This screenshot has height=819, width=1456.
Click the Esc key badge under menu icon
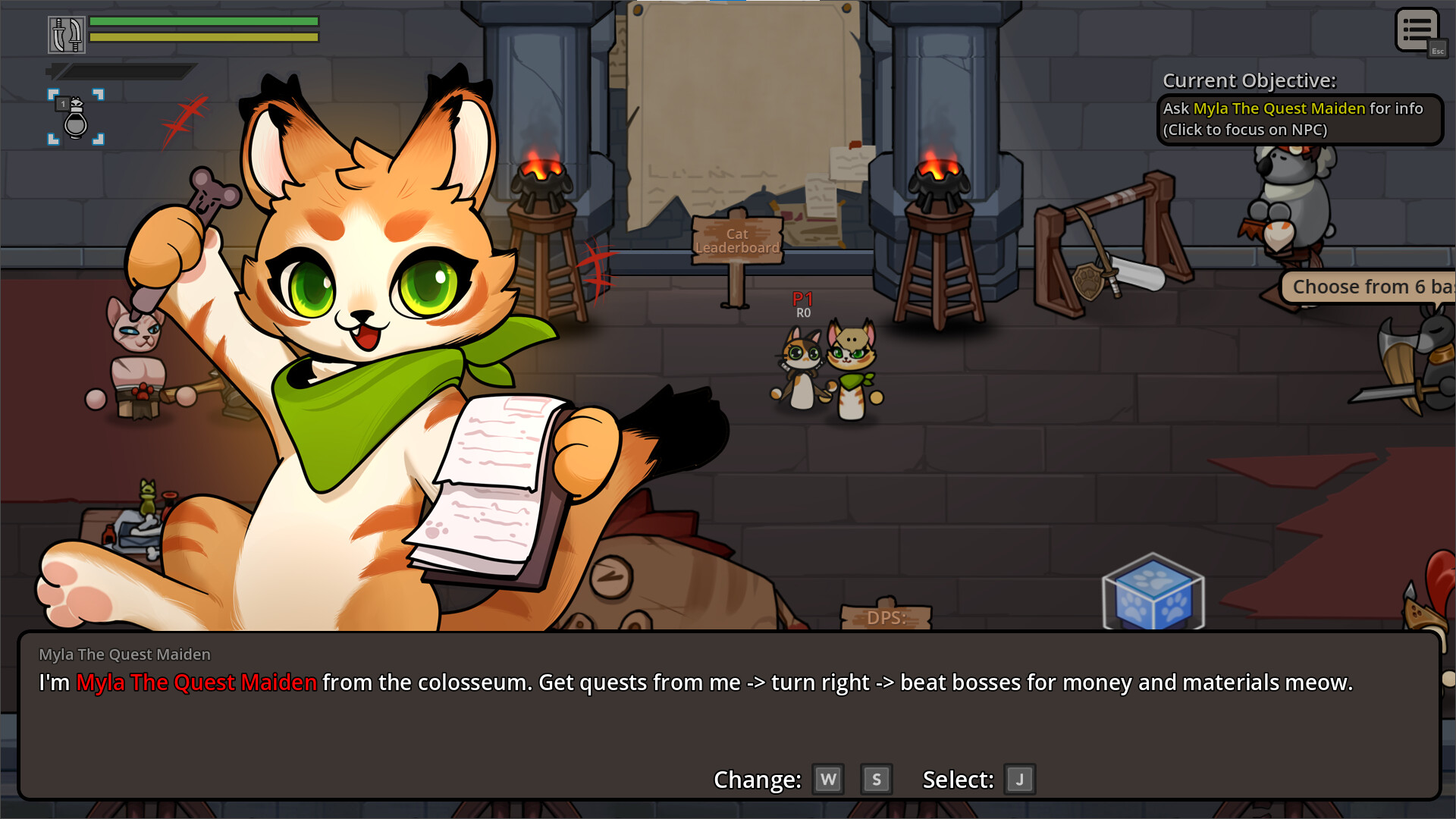[1438, 51]
